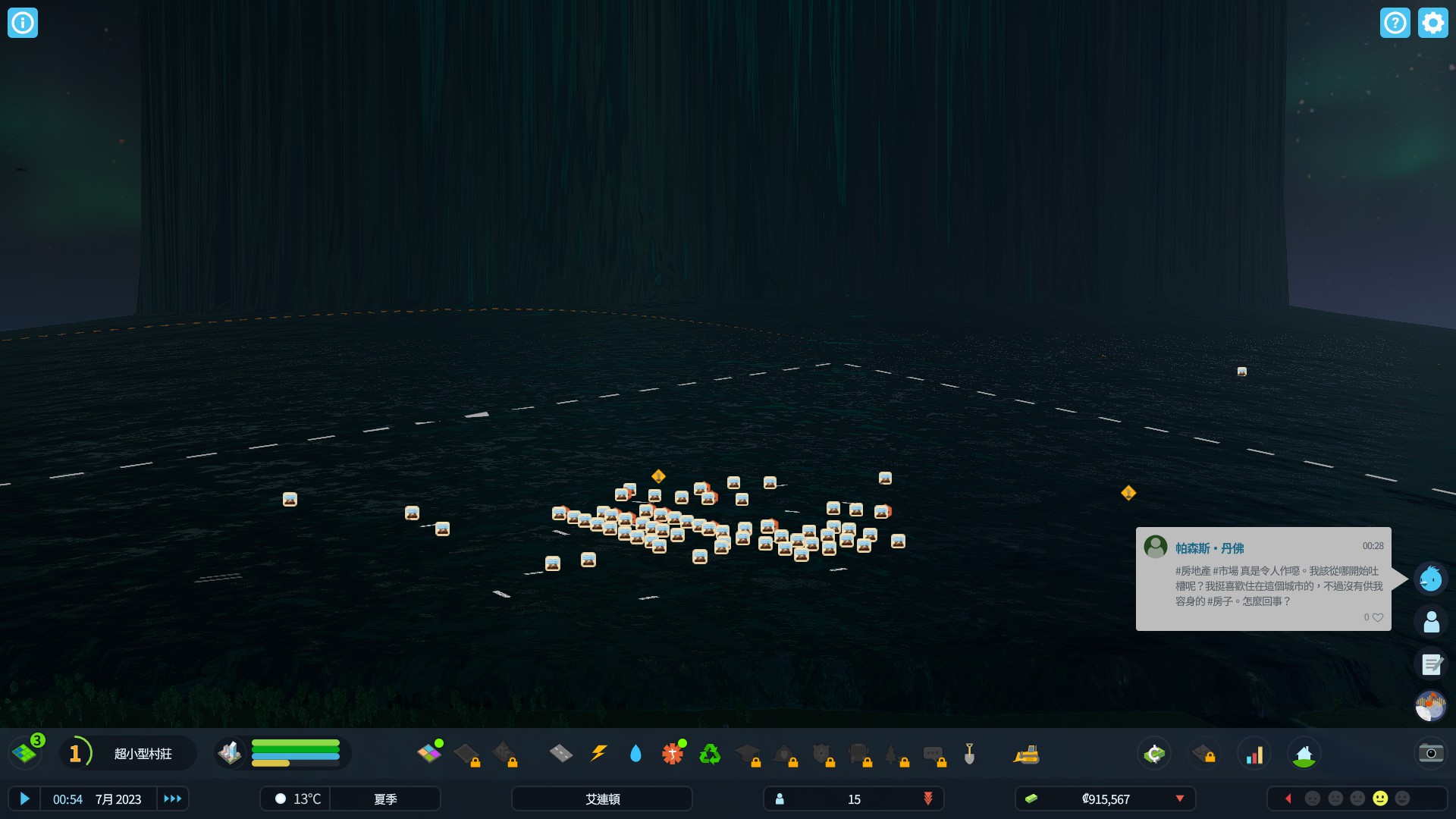Viewport: 1456px width, 819px height.
Task: Open the zoning tool
Action: click(429, 753)
